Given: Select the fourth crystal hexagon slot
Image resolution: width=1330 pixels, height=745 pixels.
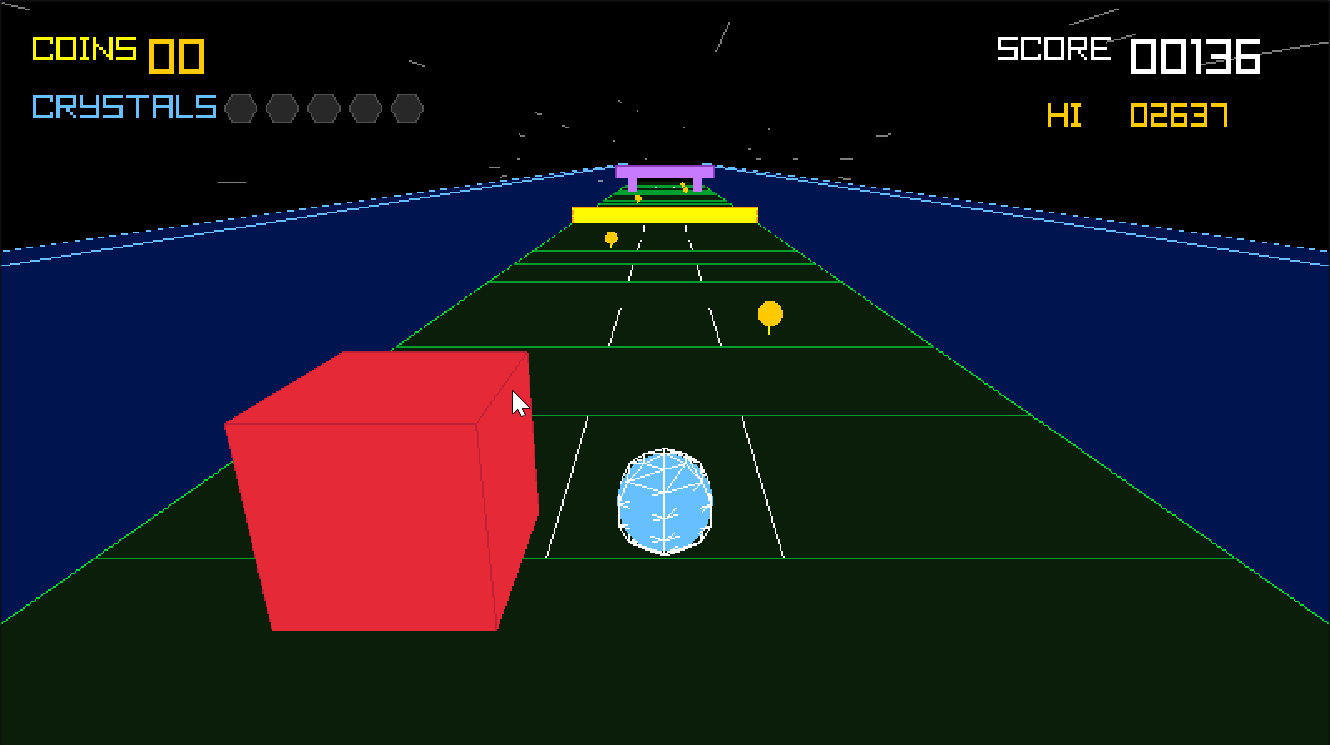Looking at the screenshot, I should (365, 109).
